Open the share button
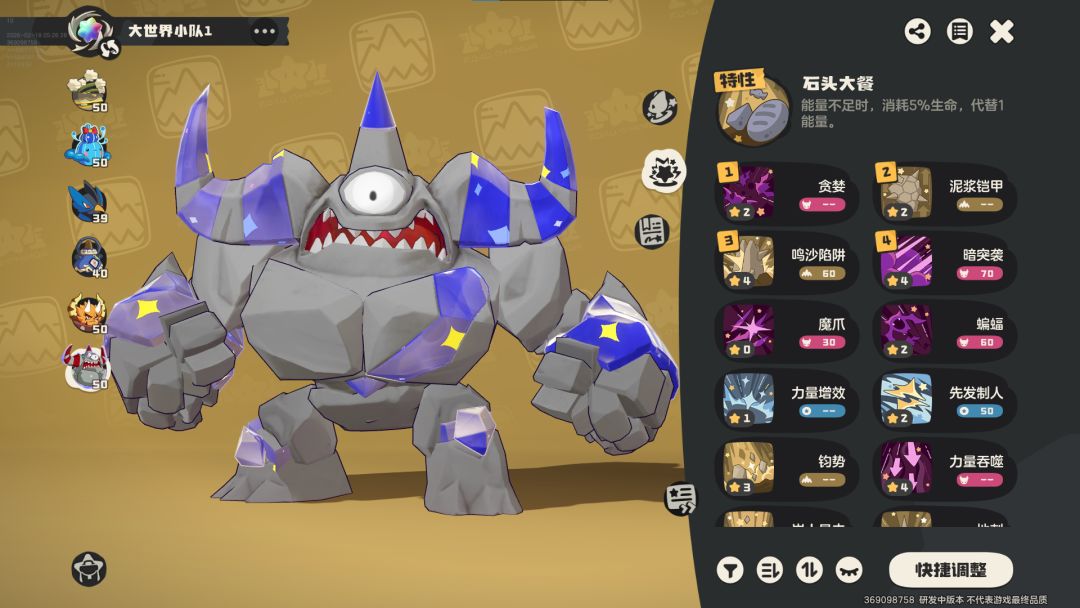Screen dimensions: 1080x608 [x=917, y=32]
